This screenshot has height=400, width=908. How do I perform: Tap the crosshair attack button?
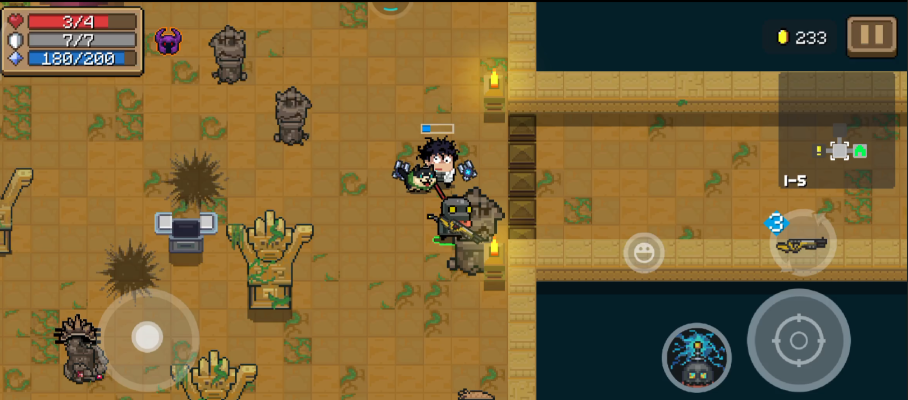pos(798,340)
